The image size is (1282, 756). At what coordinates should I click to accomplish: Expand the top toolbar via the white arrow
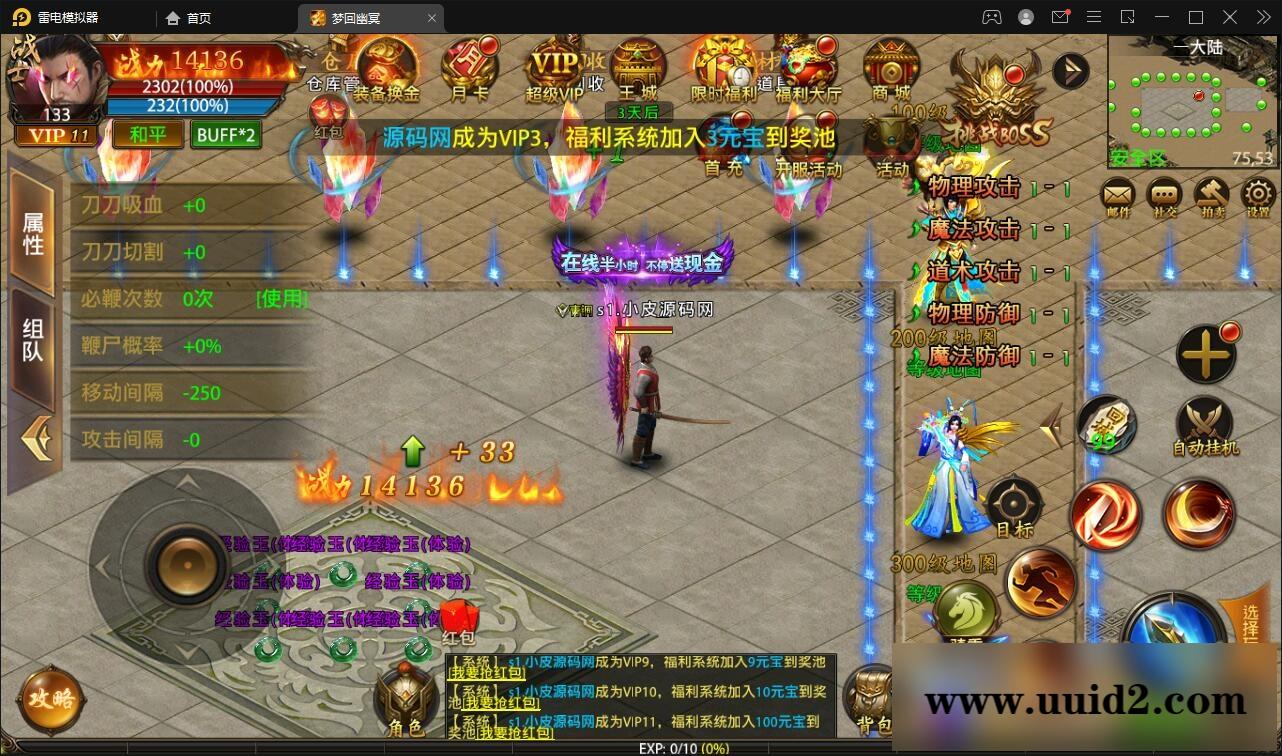tap(1070, 70)
